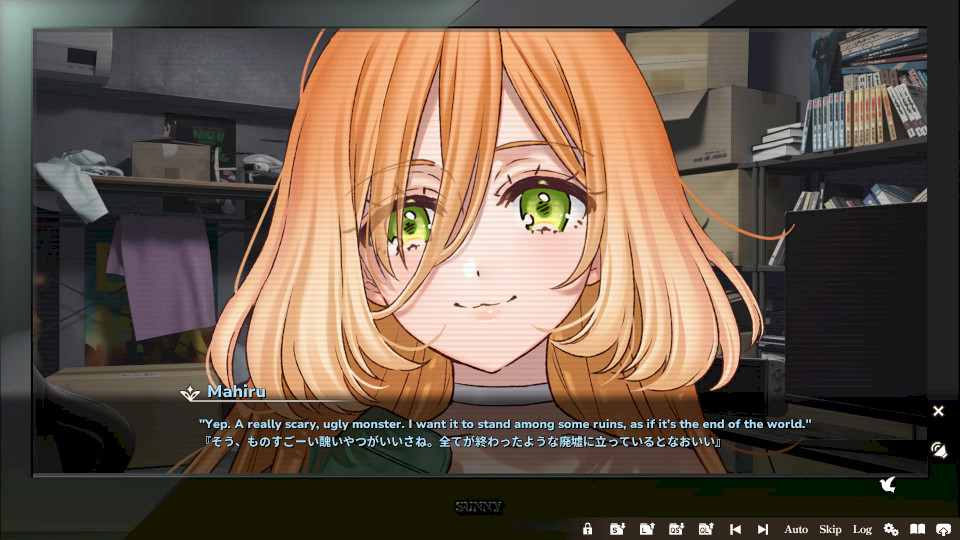The image size is (960, 540).
Task: Open the Save menu icon
Action: pos(617,529)
